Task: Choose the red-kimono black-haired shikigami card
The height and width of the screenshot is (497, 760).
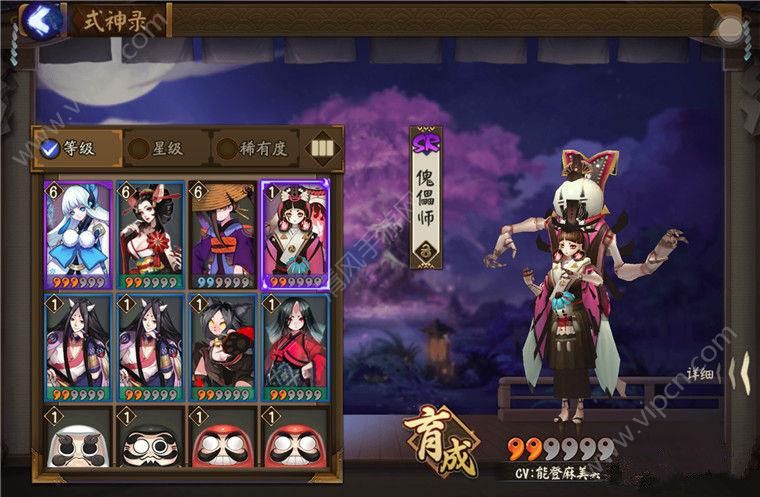Action: click(294, 347)
